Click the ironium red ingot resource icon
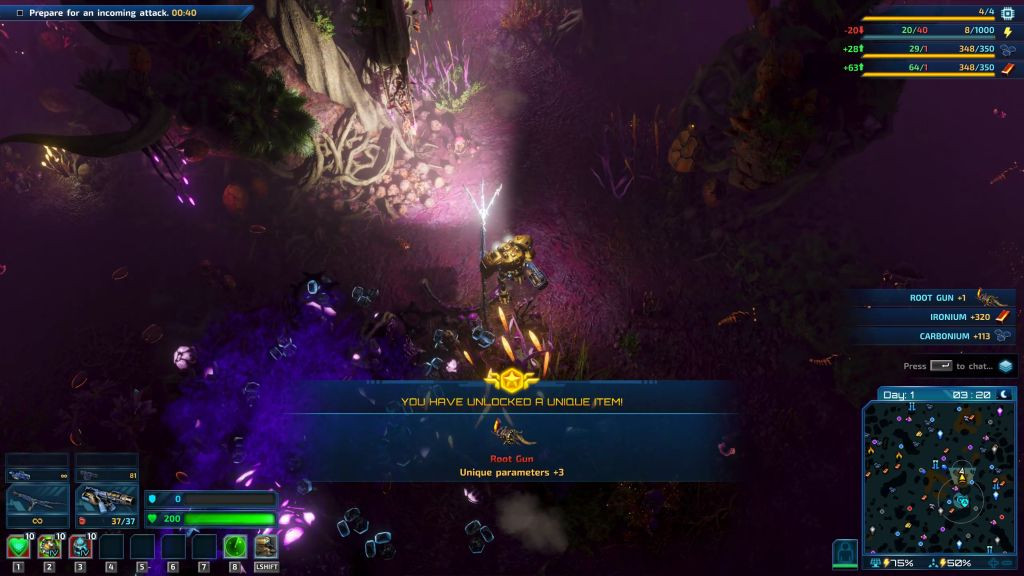 pos(1007,68)
